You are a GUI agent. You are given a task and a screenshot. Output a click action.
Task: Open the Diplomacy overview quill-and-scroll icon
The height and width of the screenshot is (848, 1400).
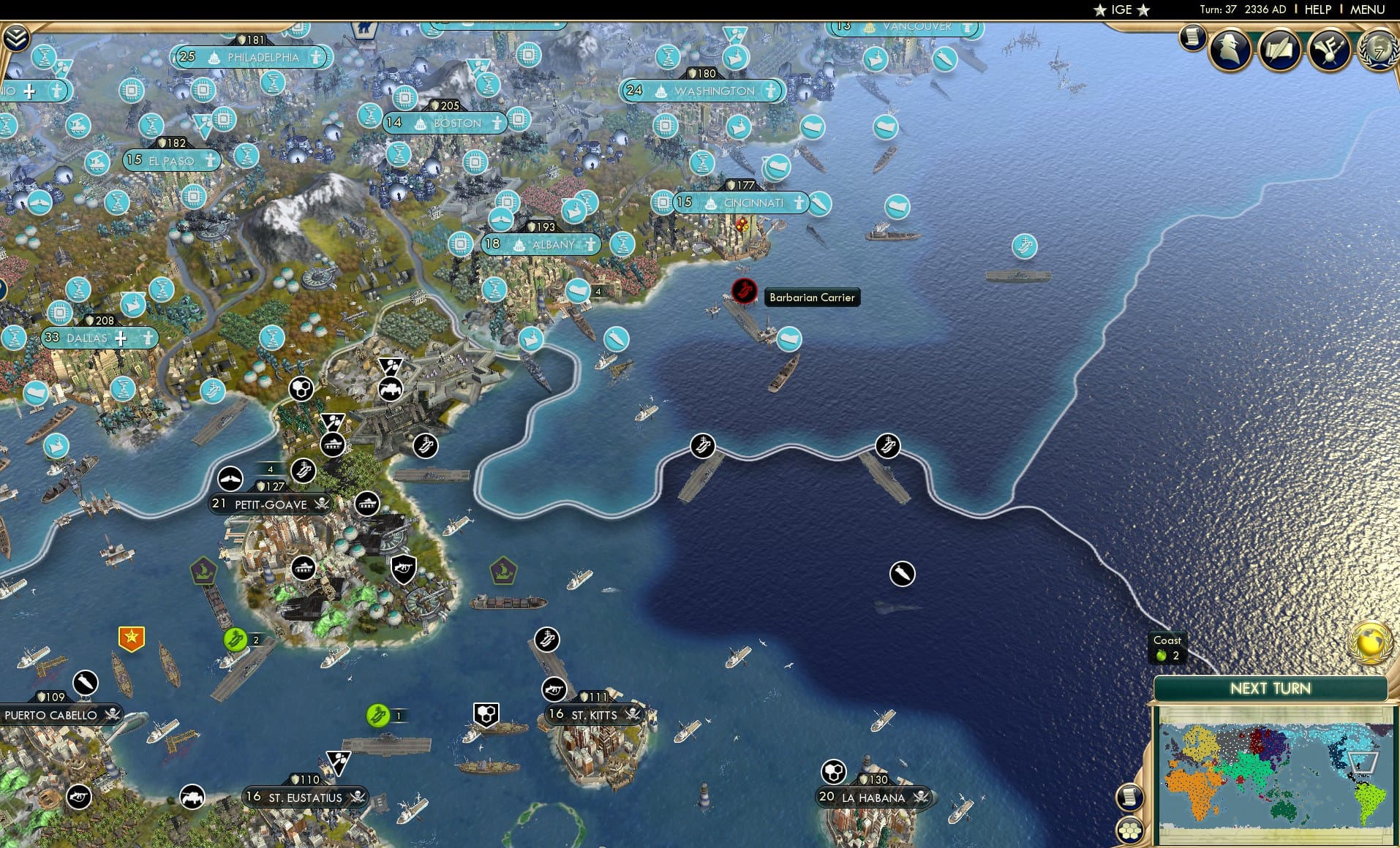(x=1279, y=49)
